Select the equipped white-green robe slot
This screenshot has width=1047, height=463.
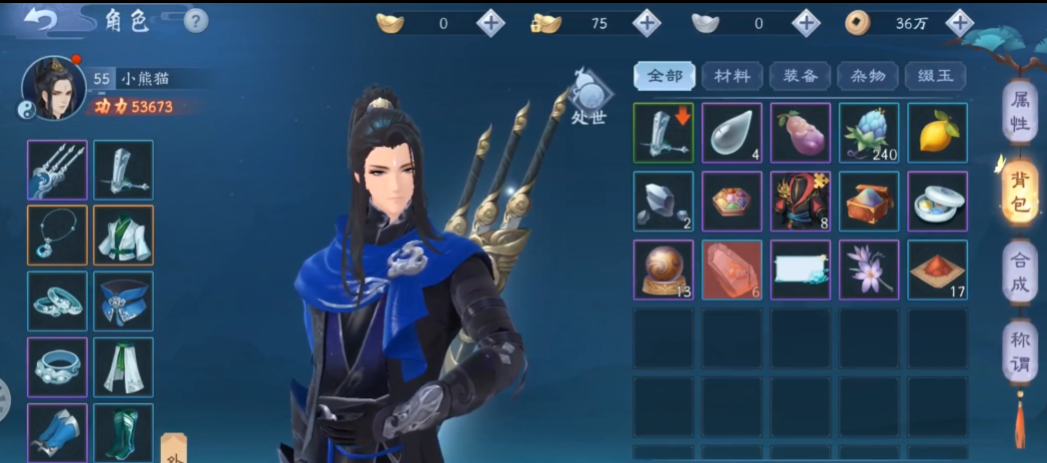pos(123,236)
